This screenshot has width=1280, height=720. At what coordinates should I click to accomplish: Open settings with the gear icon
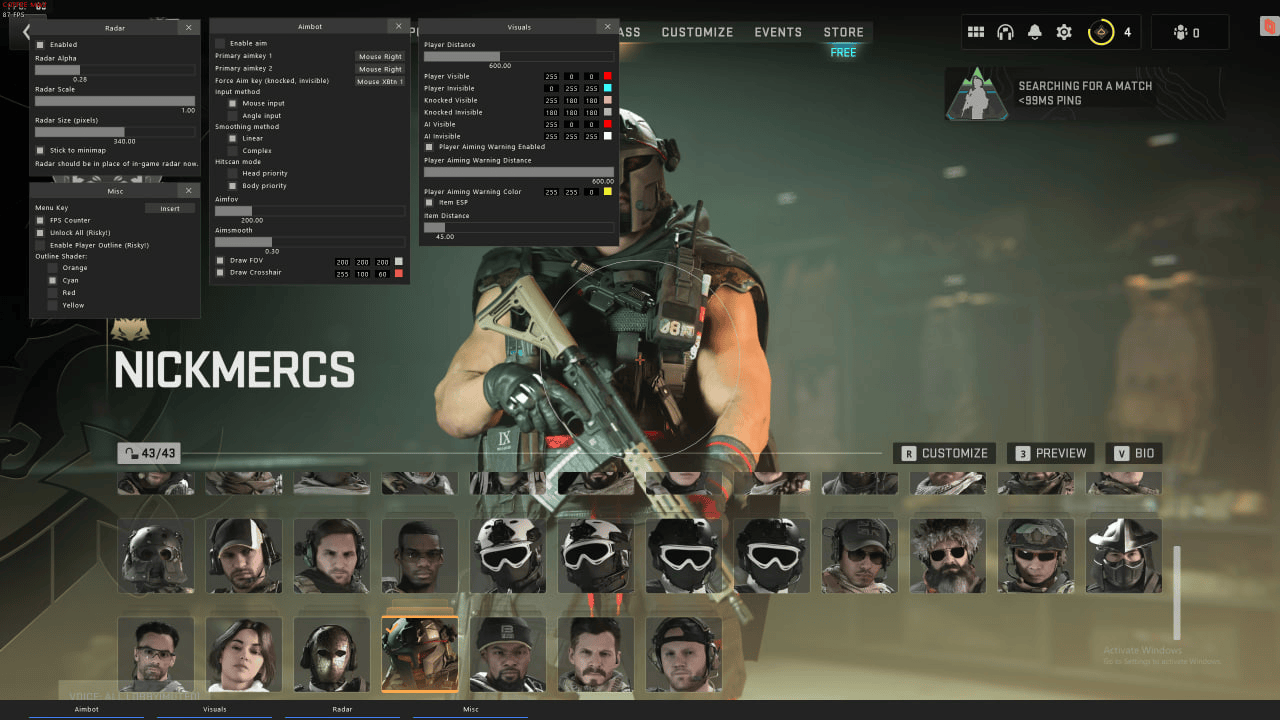[x=1064, y=33]
